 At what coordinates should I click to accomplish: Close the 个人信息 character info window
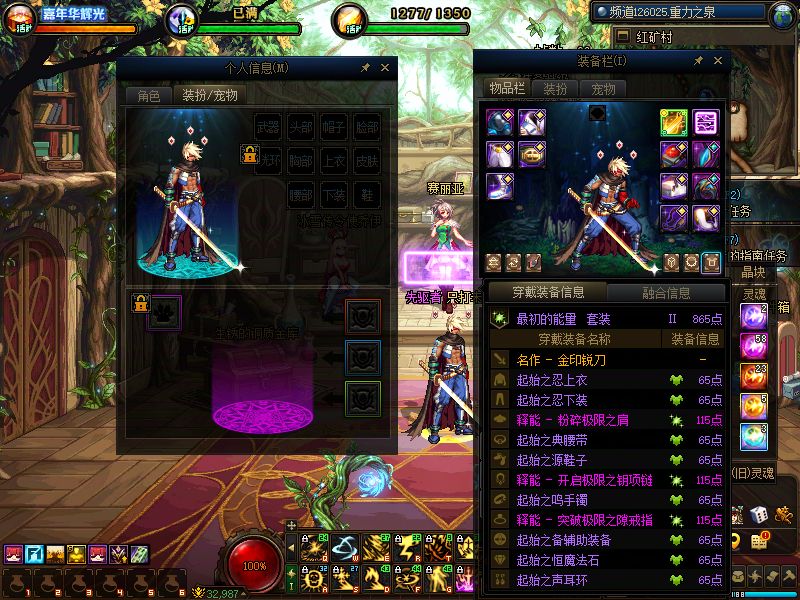tap(385, 68)
